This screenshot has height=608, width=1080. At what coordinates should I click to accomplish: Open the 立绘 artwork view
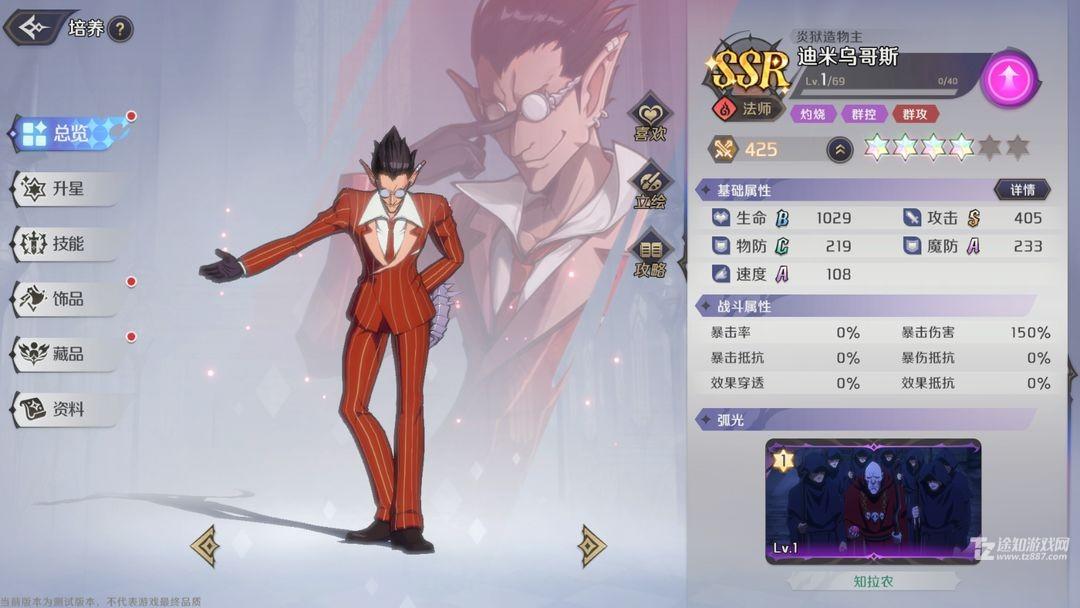coord(650,187)
